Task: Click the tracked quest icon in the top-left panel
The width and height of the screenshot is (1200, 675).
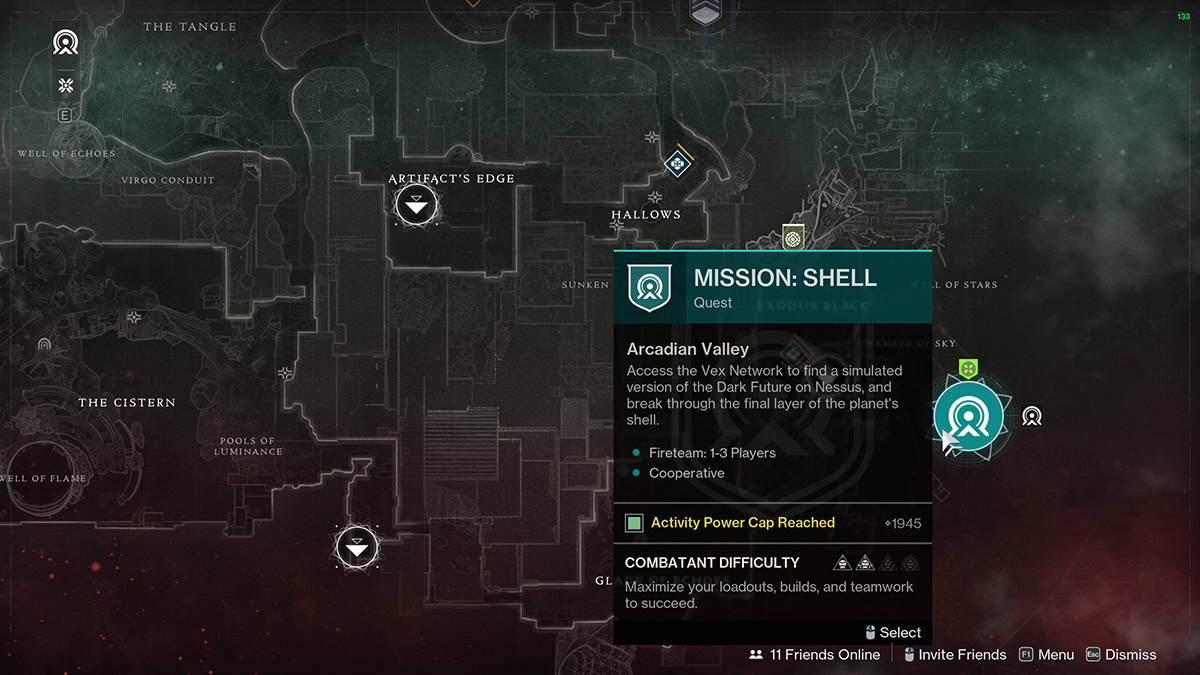Action: tap(66, 43)
